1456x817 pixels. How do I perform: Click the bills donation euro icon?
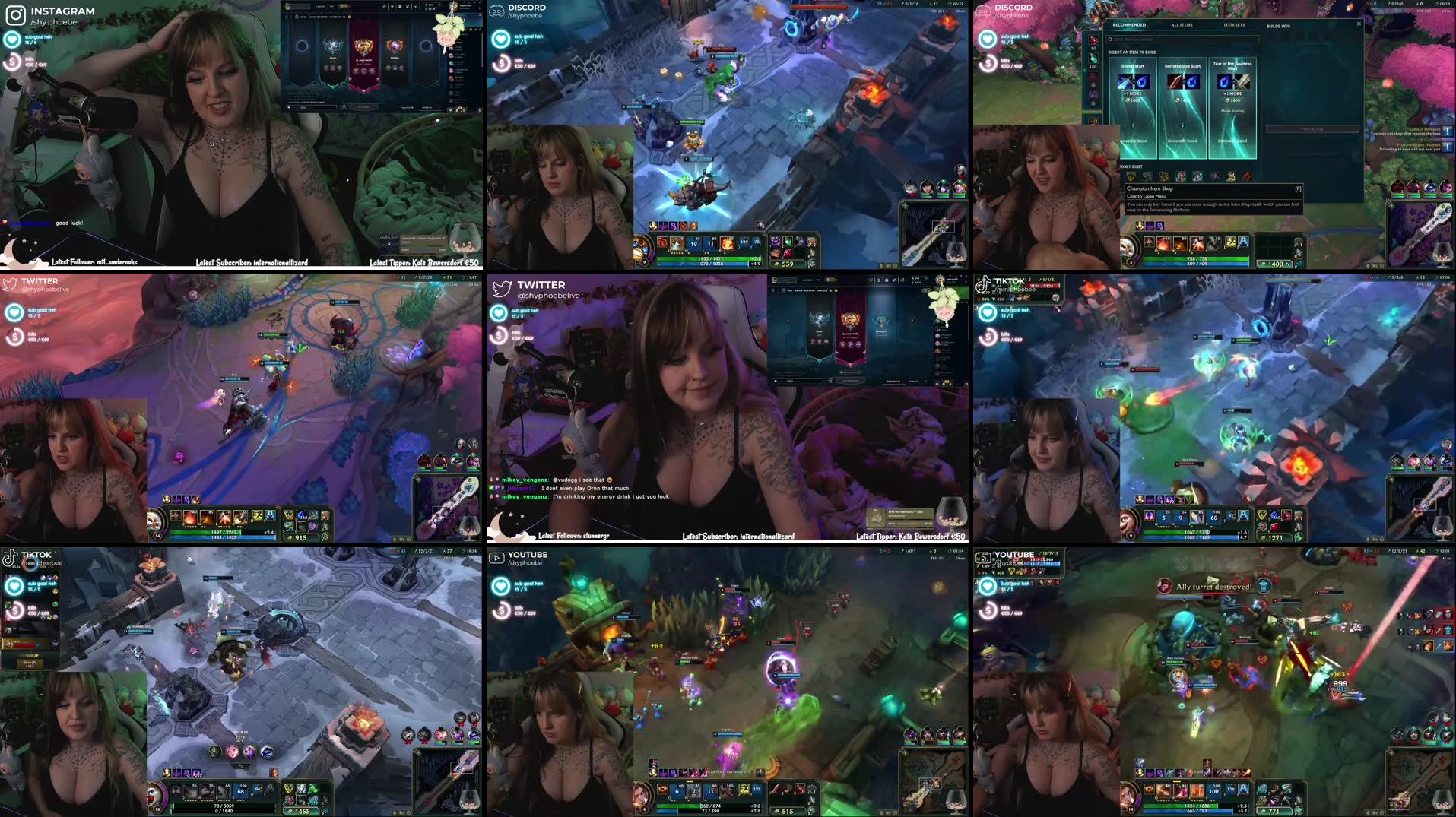point(12,62)
